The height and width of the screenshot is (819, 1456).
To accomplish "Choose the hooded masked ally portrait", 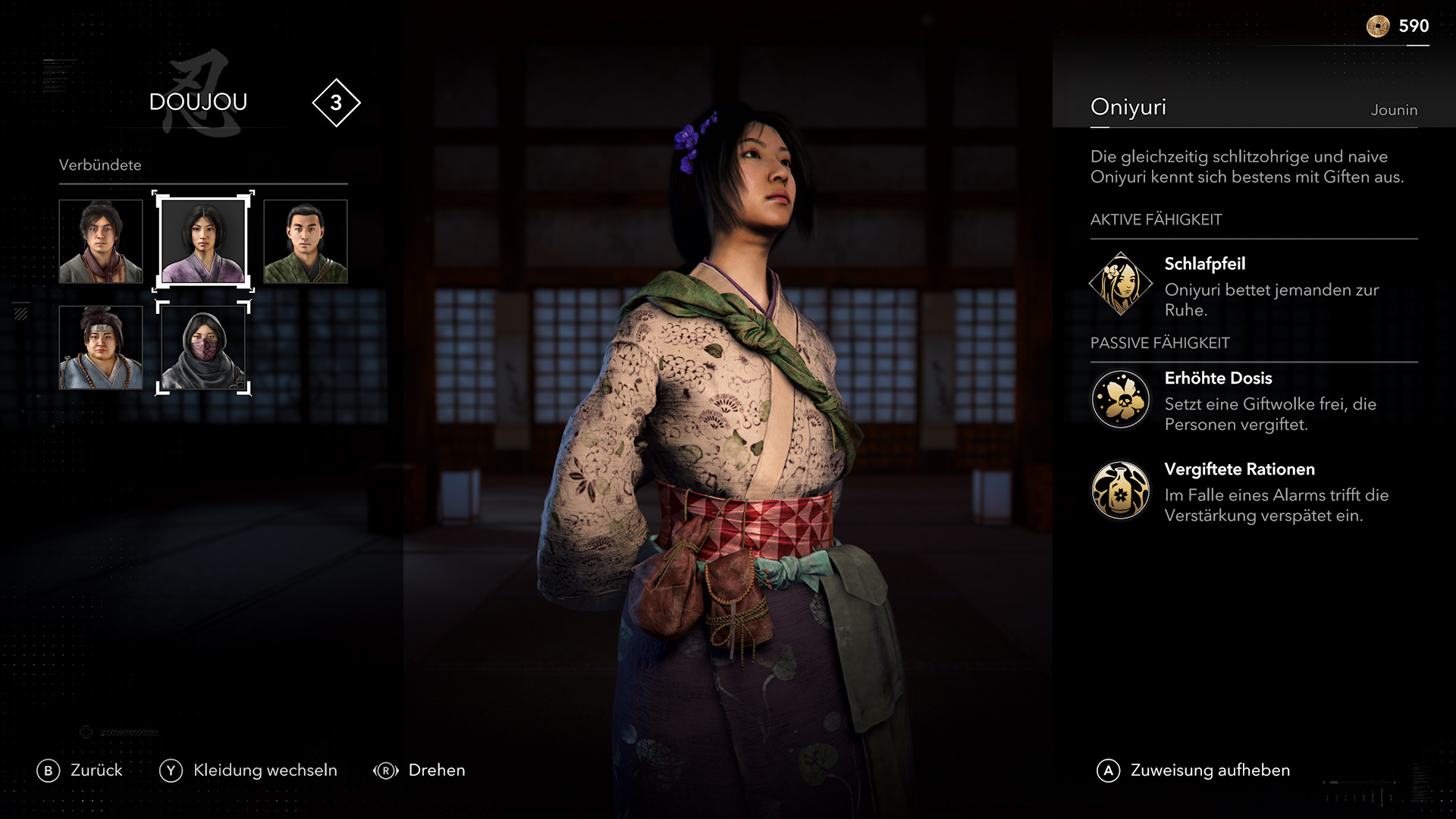I will click(203, 347).
